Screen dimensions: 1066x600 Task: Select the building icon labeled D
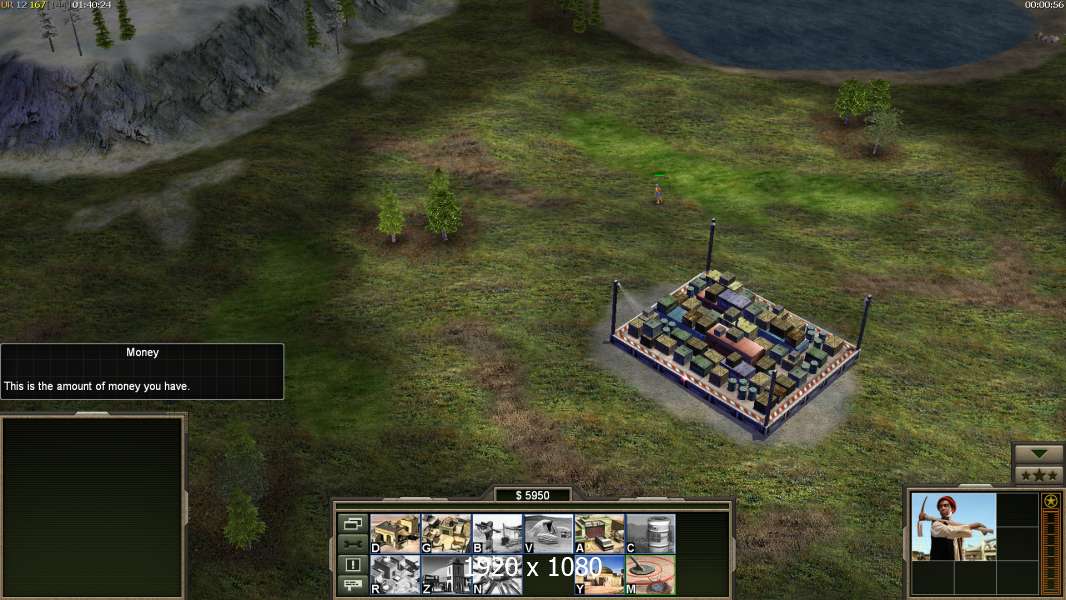[x=395, y=533]
